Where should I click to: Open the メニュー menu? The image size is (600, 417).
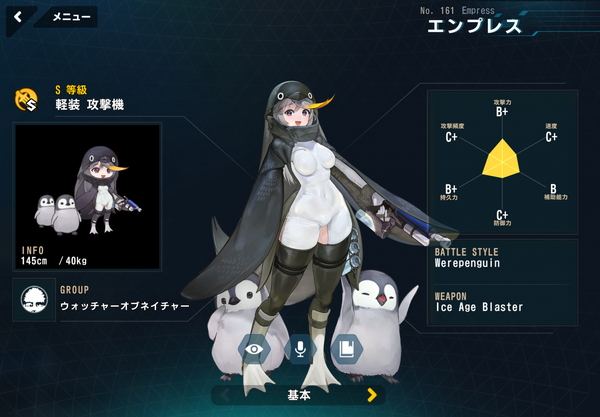(70, 17)
